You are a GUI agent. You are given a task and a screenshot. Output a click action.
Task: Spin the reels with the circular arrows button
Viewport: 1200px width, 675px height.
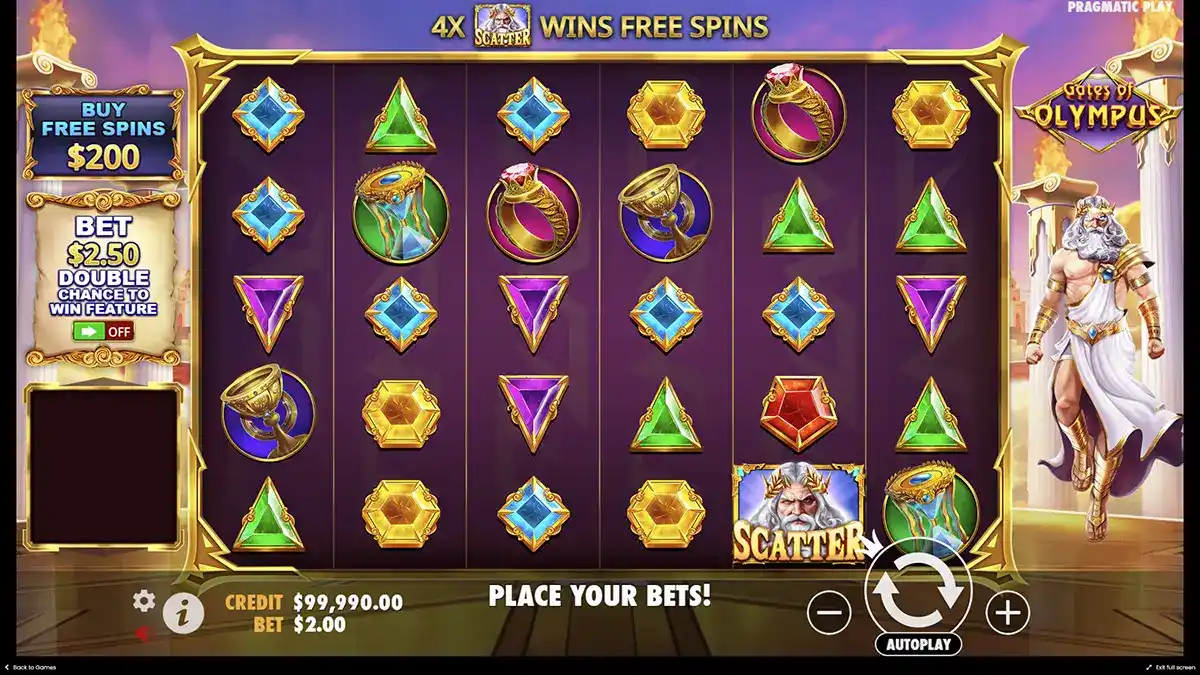point(918,589)
